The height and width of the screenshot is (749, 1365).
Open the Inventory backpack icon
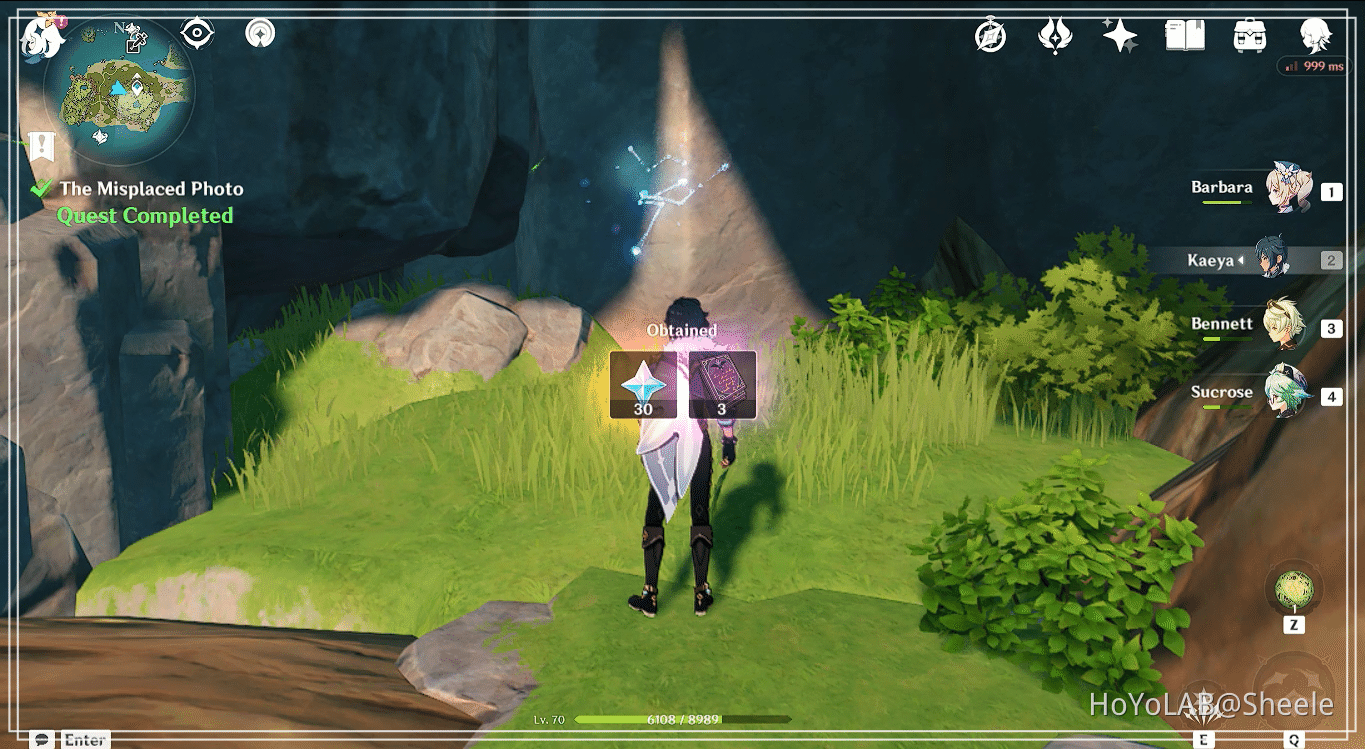click(x=1249, y=35)
